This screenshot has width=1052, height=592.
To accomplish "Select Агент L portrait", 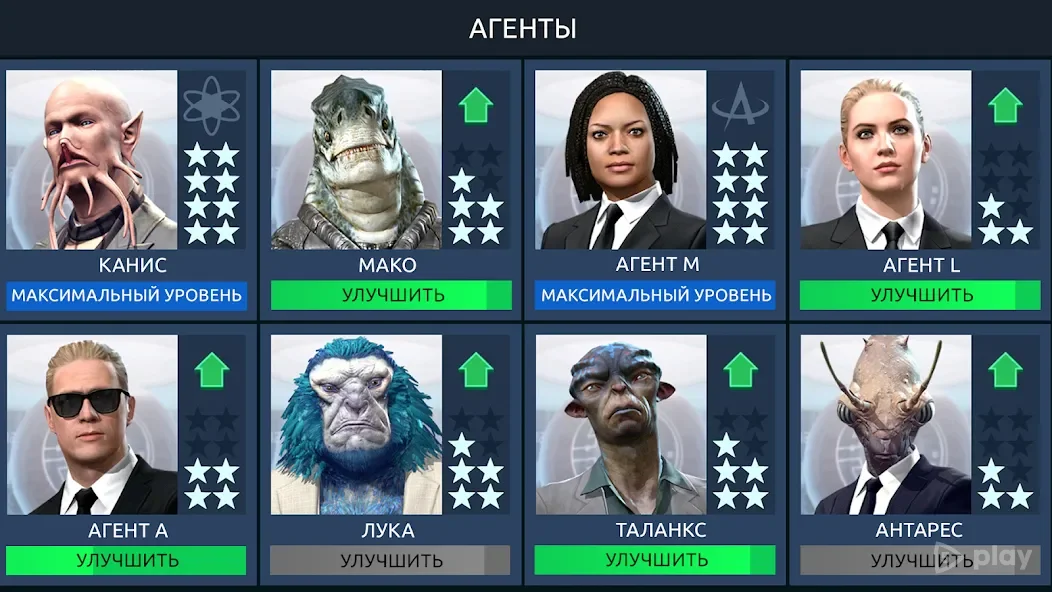I will pos(885,160).
